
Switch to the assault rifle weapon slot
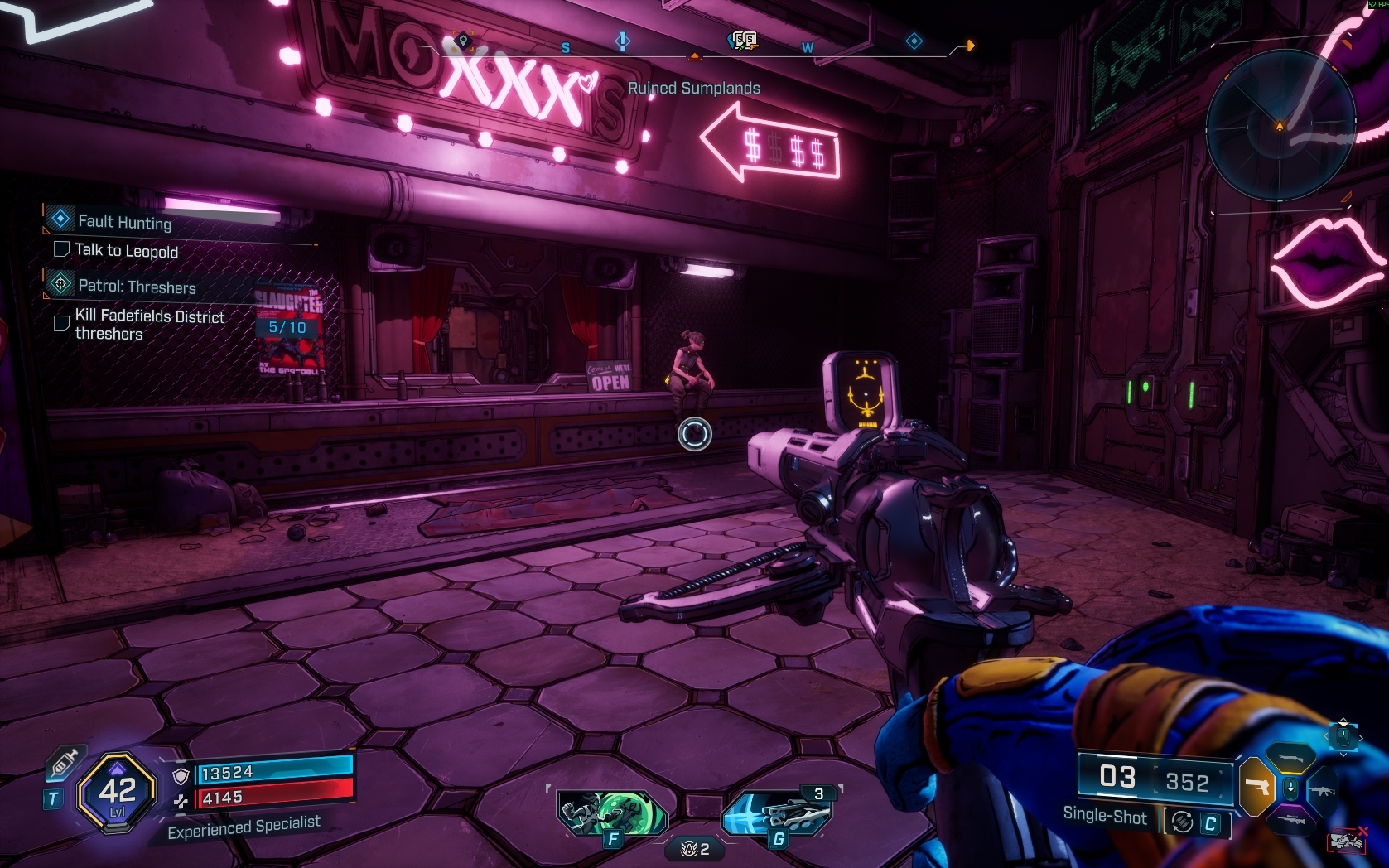(1322, 790)
